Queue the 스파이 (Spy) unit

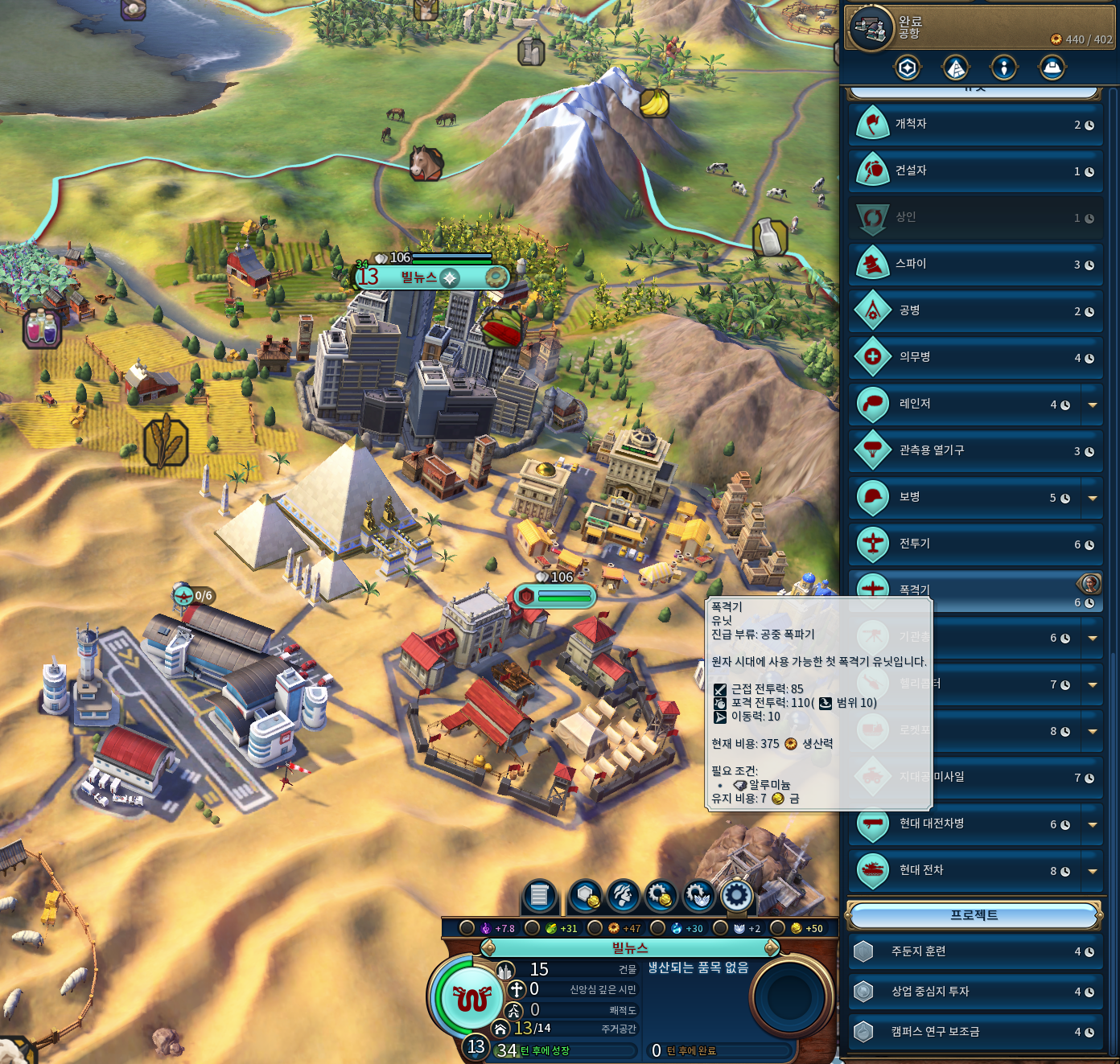[x=974, y=265]
